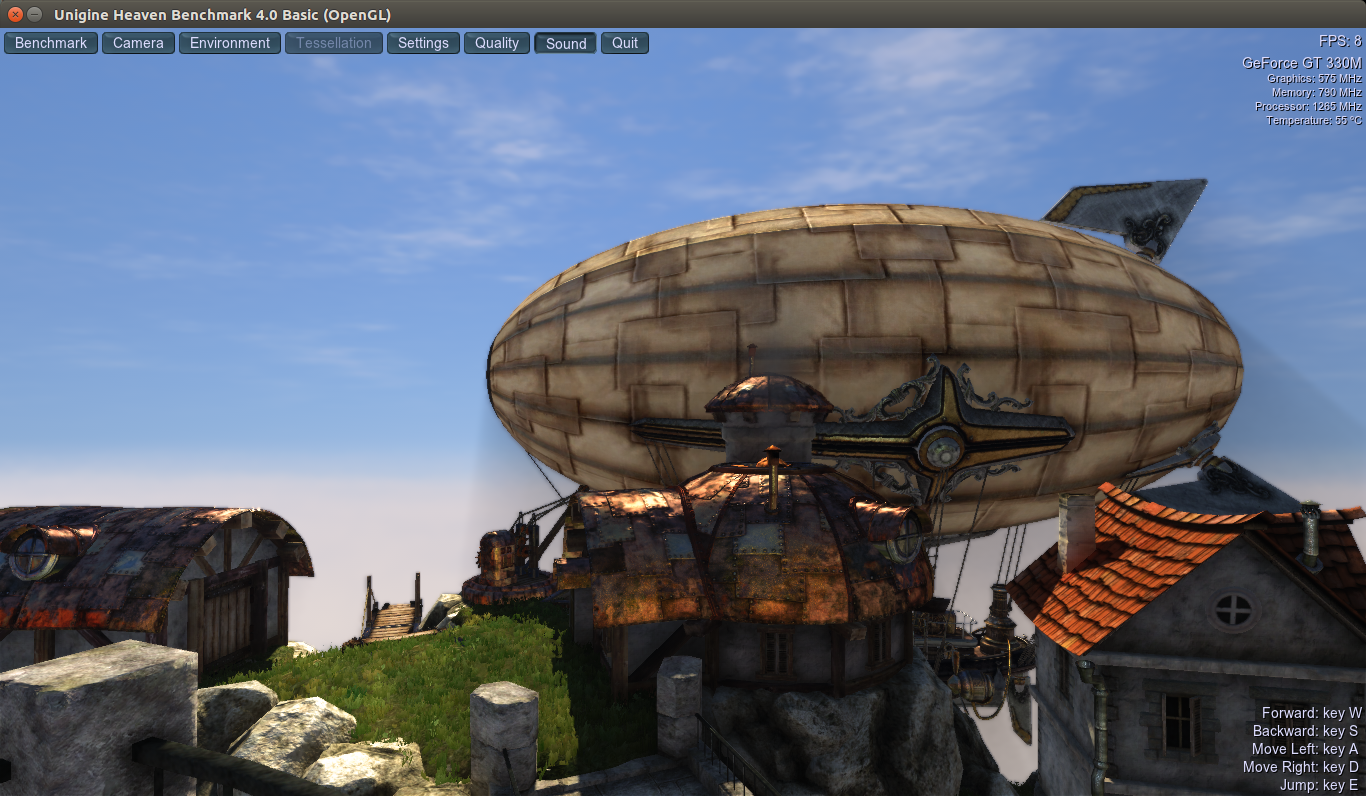The image size is (1366, 796).
Task: Toggle the Sound button
Action: pos(566,43)
